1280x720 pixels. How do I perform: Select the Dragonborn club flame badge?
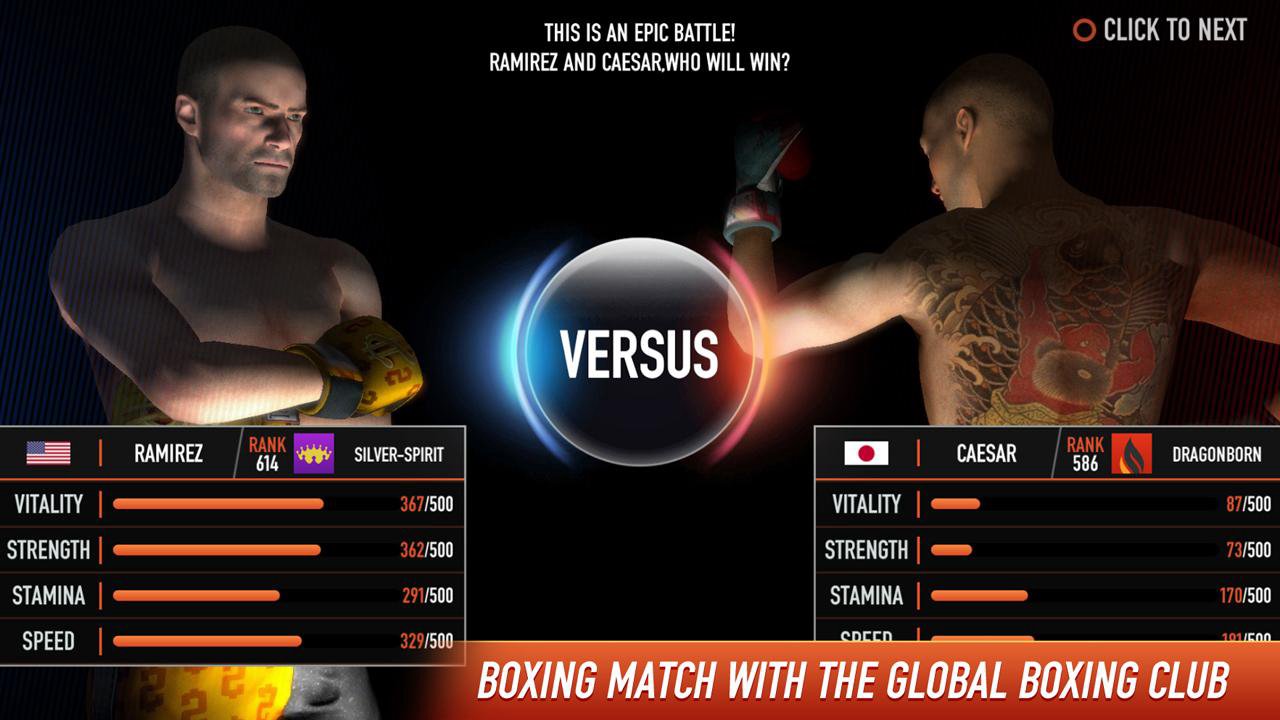pos(1131,454)
